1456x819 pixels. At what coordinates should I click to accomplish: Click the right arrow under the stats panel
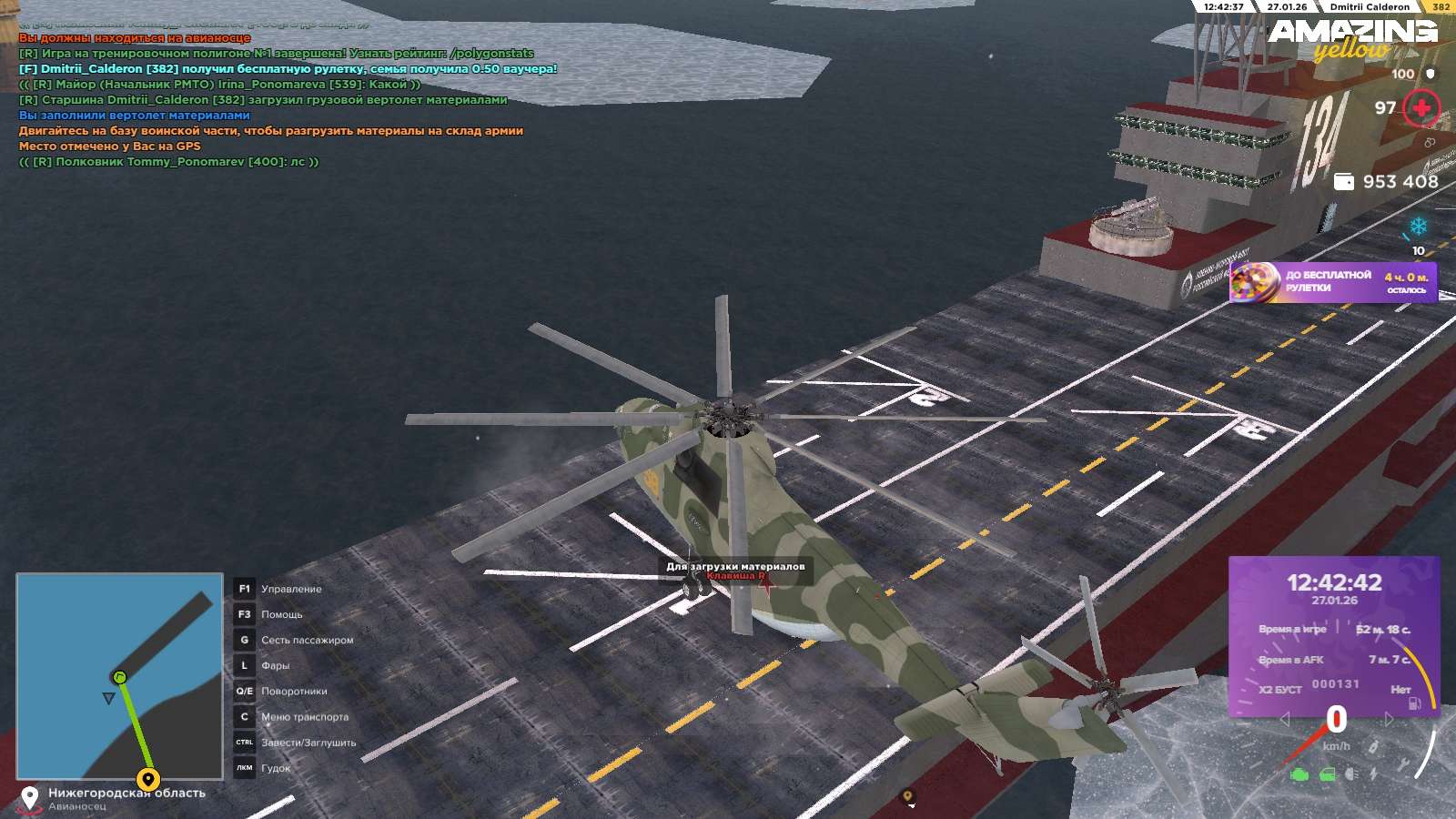pyautogui.click(x=1389, y=720)
